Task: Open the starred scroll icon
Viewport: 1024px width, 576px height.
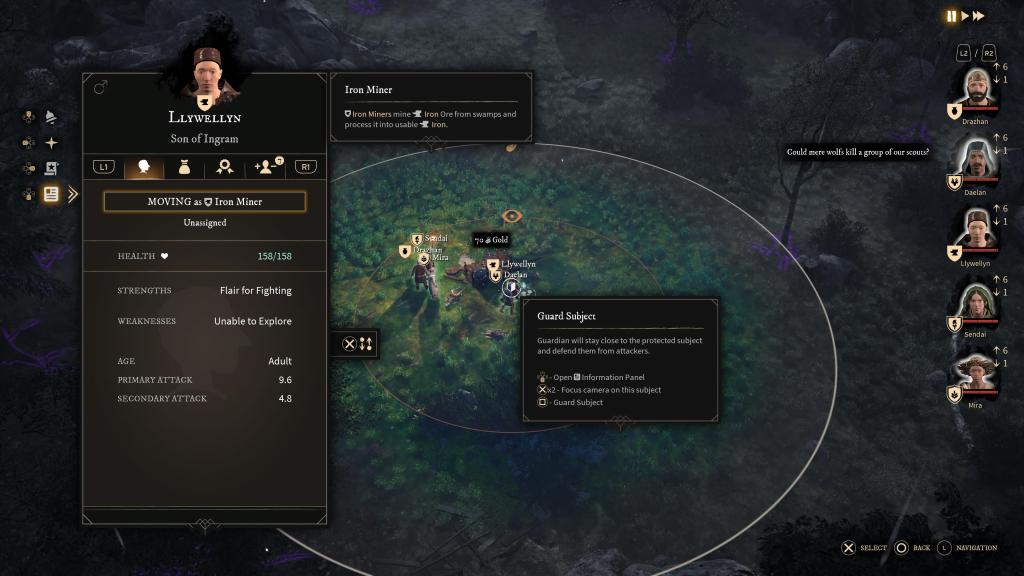Action: point(51,169)
